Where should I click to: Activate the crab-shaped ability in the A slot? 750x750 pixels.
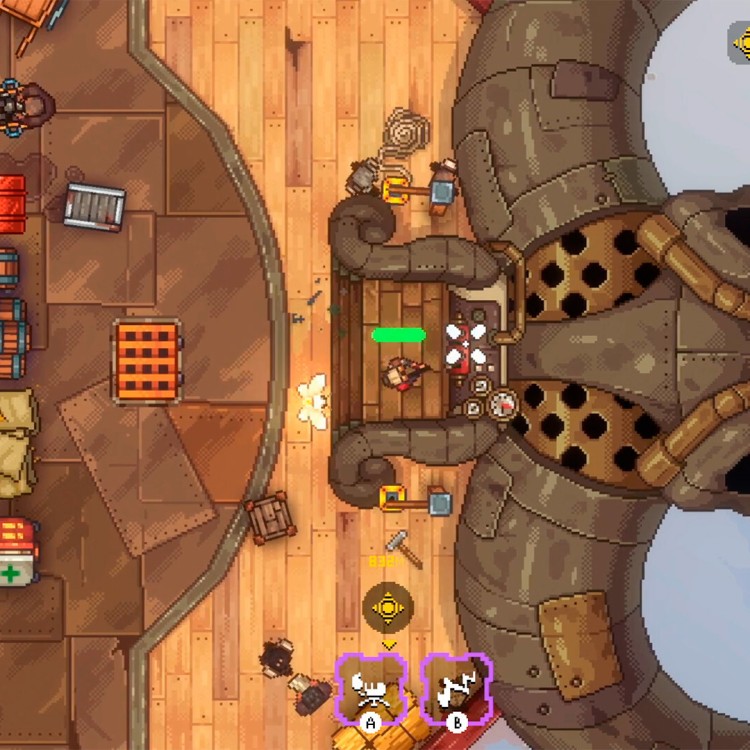[370, 686]
